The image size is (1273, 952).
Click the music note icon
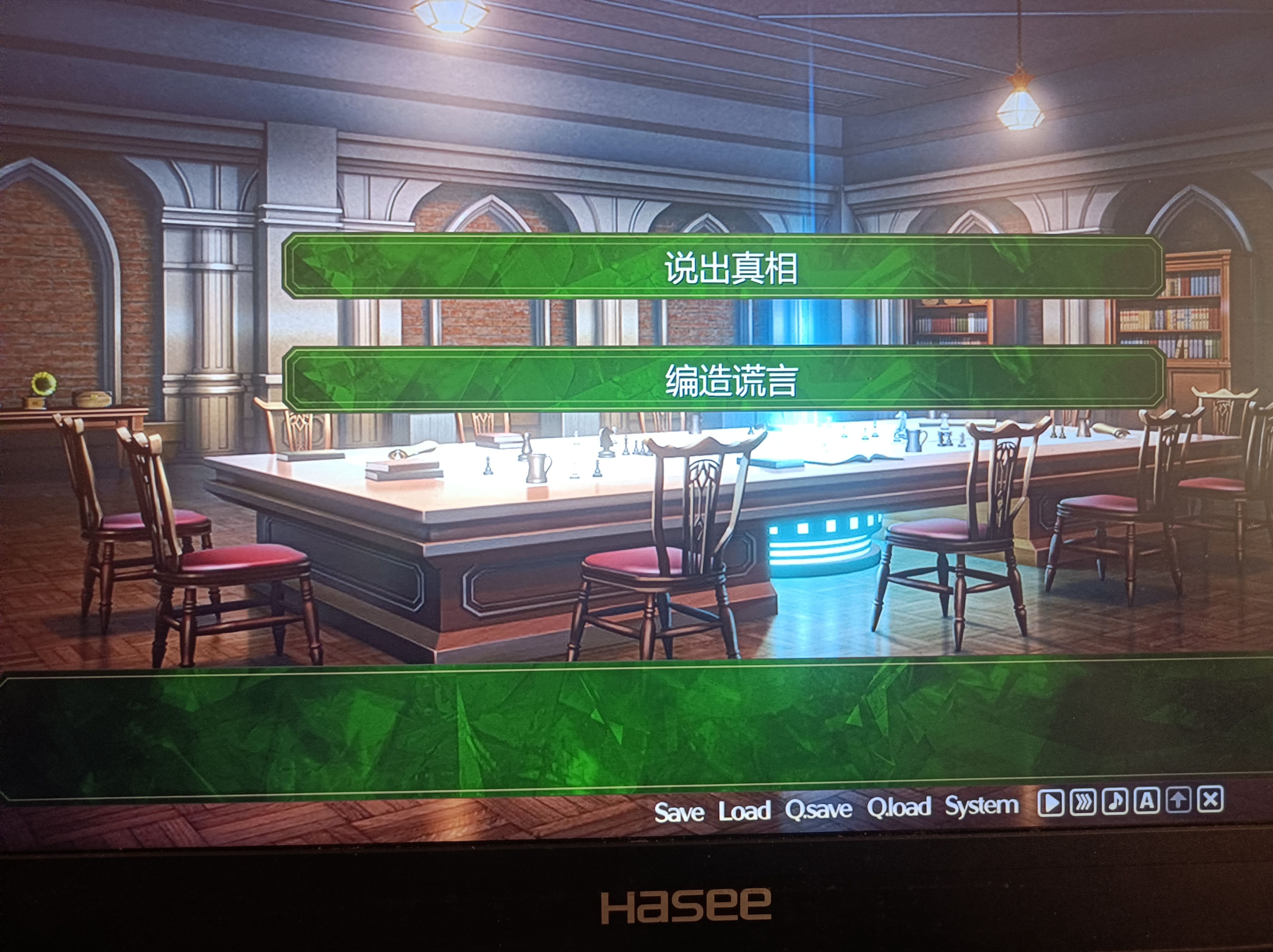click(1115, 801)
